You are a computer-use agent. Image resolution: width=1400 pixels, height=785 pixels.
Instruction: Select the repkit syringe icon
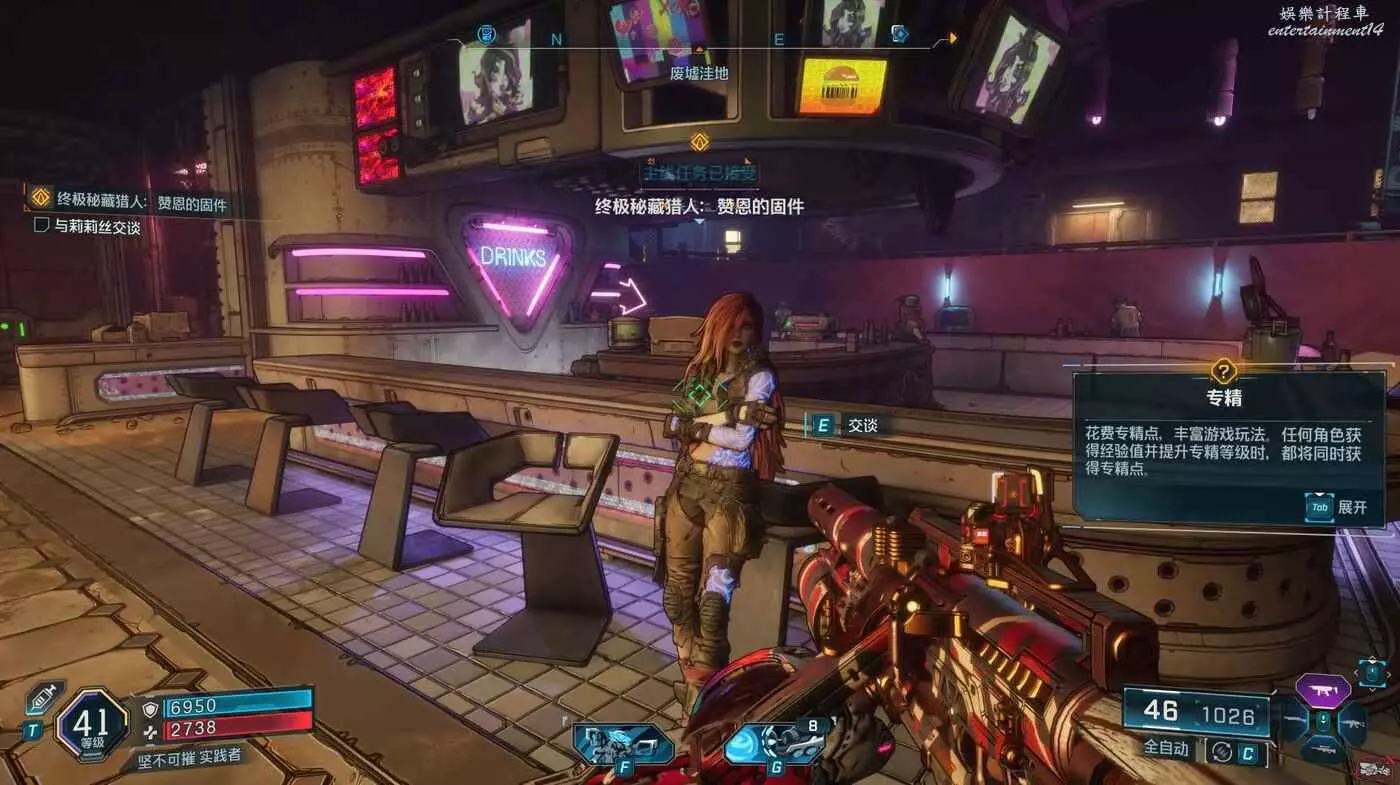tap(45, 698)
